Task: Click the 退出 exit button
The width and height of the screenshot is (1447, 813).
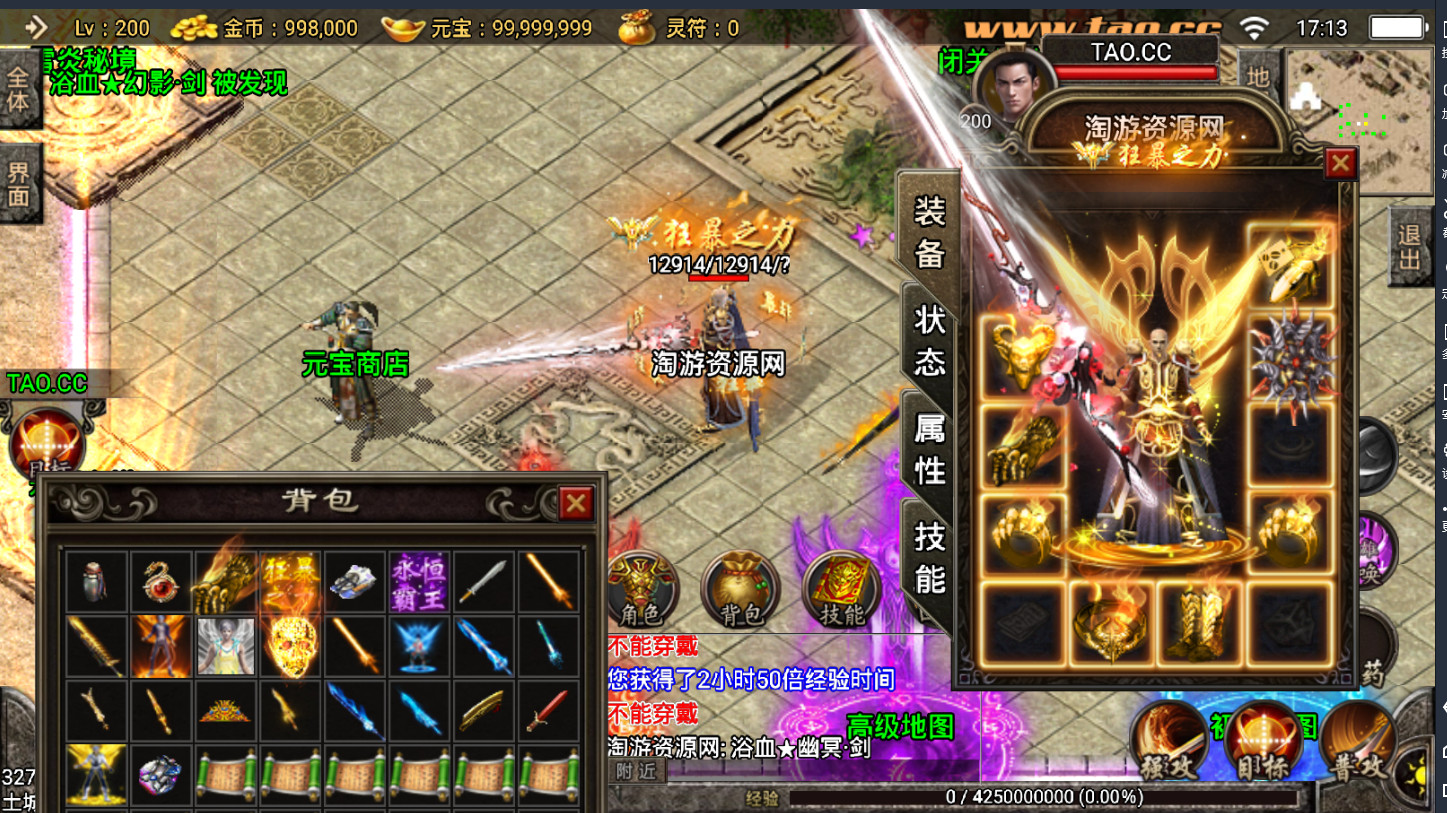Action: [x=1409, y=247]
